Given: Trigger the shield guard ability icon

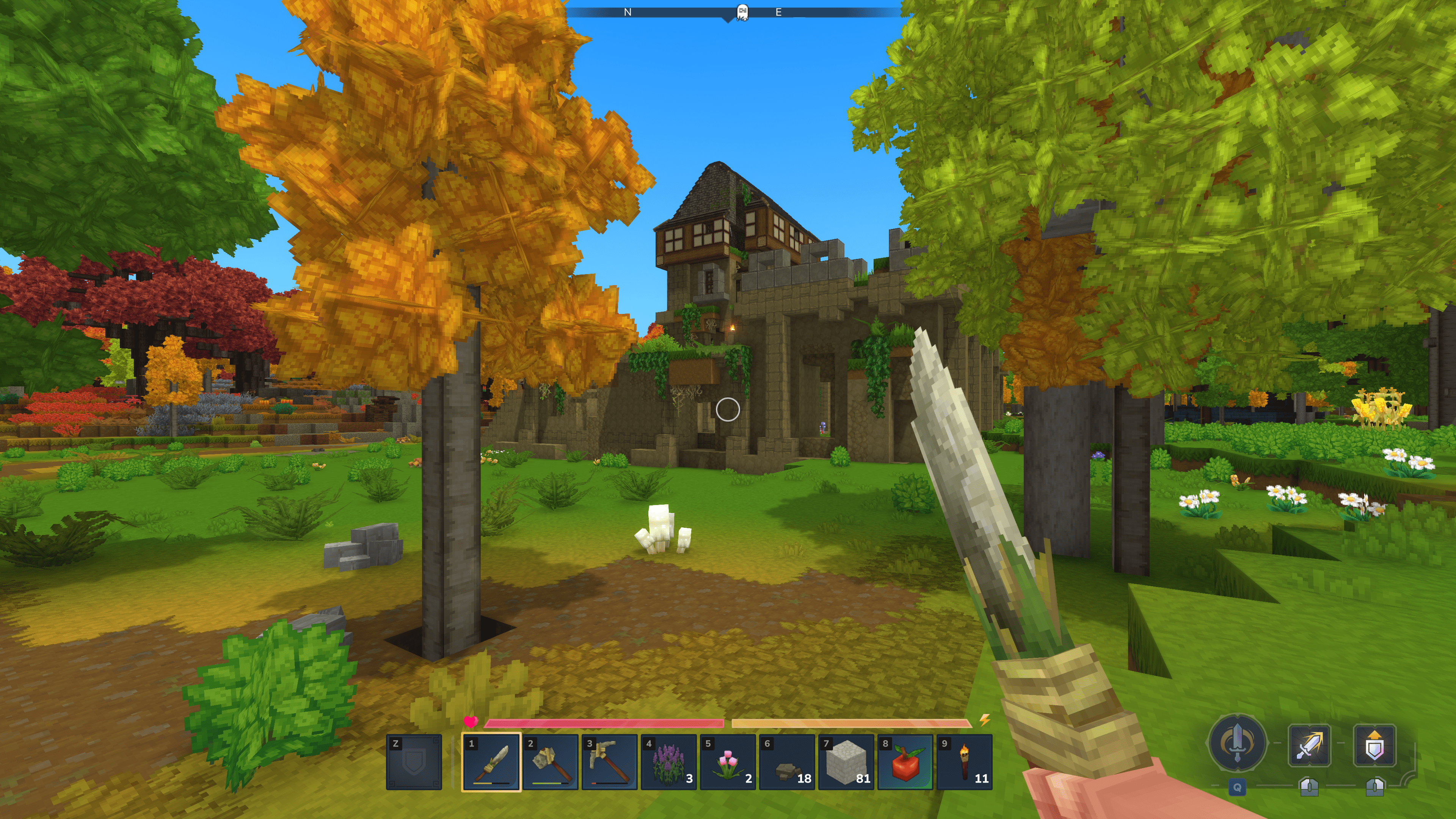Looking at the screenshot, I should [x=1374, y=745].
